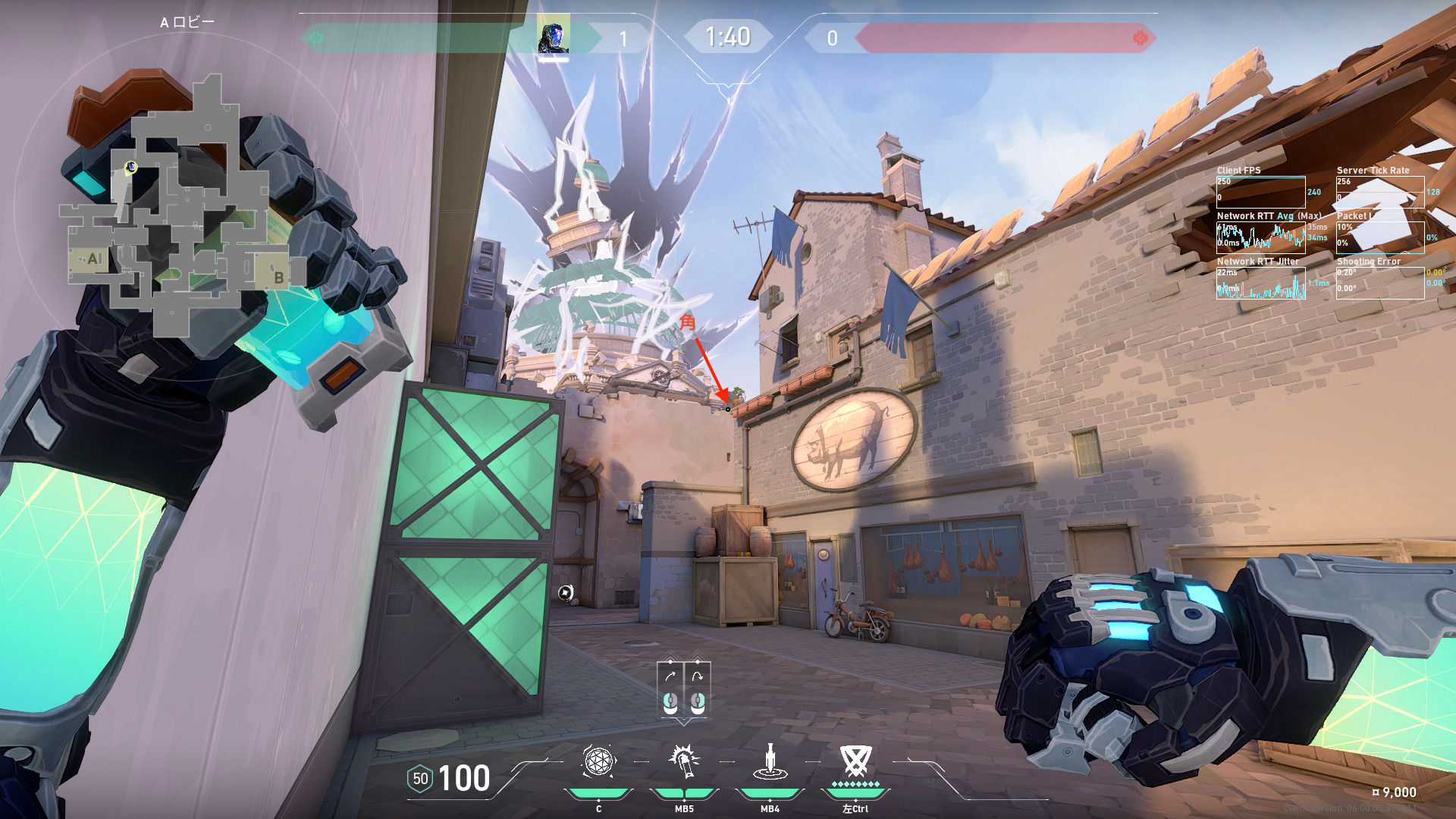Screen dimensions: 1456x819
Task: Select the A site marker on minimap
Action: pos(93,259)
